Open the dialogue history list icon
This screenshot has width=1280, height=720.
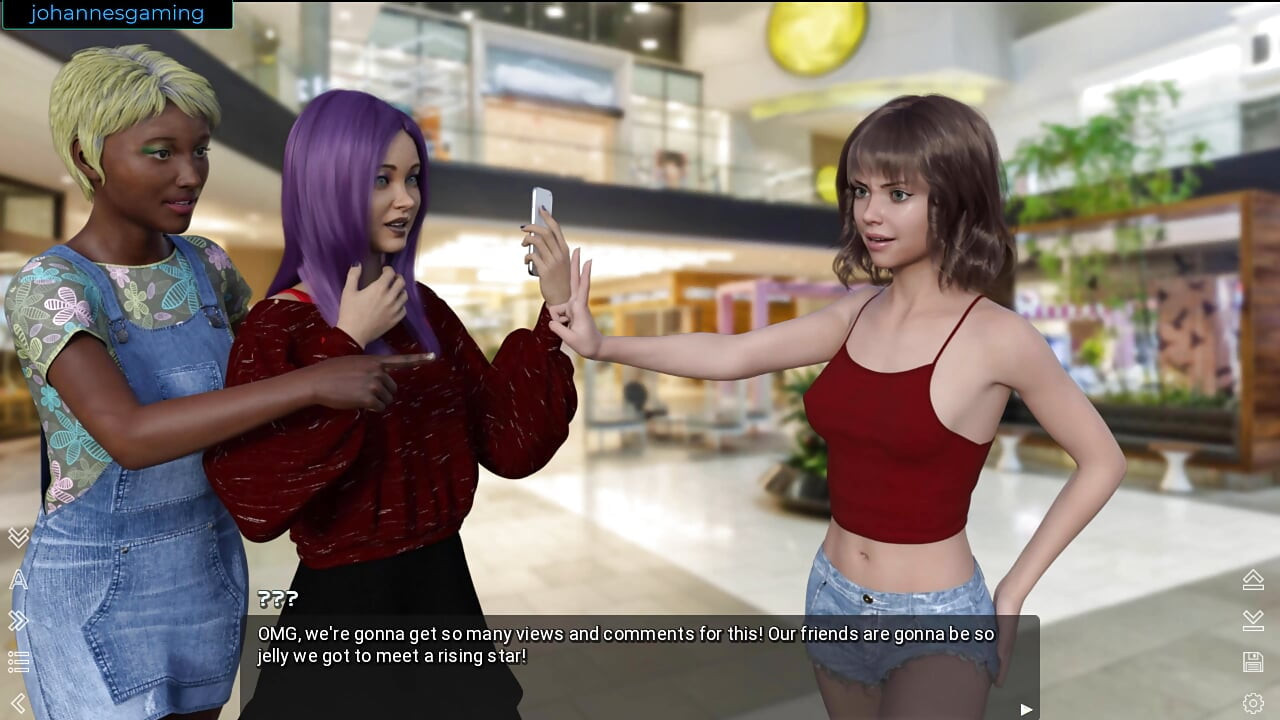(x=18, y=662)
